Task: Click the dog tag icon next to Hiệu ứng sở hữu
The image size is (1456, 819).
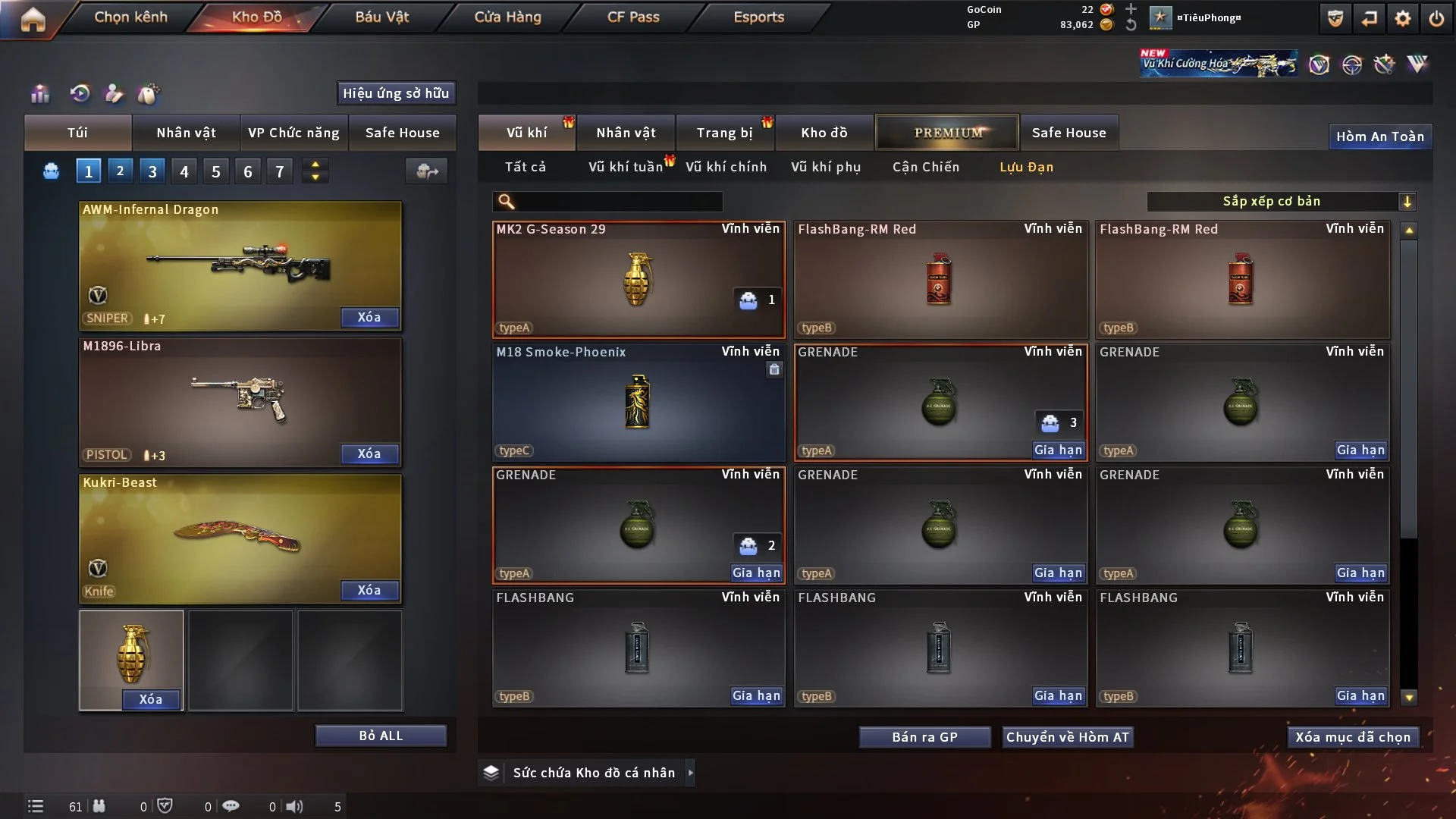Action: [x=149, y=94]
